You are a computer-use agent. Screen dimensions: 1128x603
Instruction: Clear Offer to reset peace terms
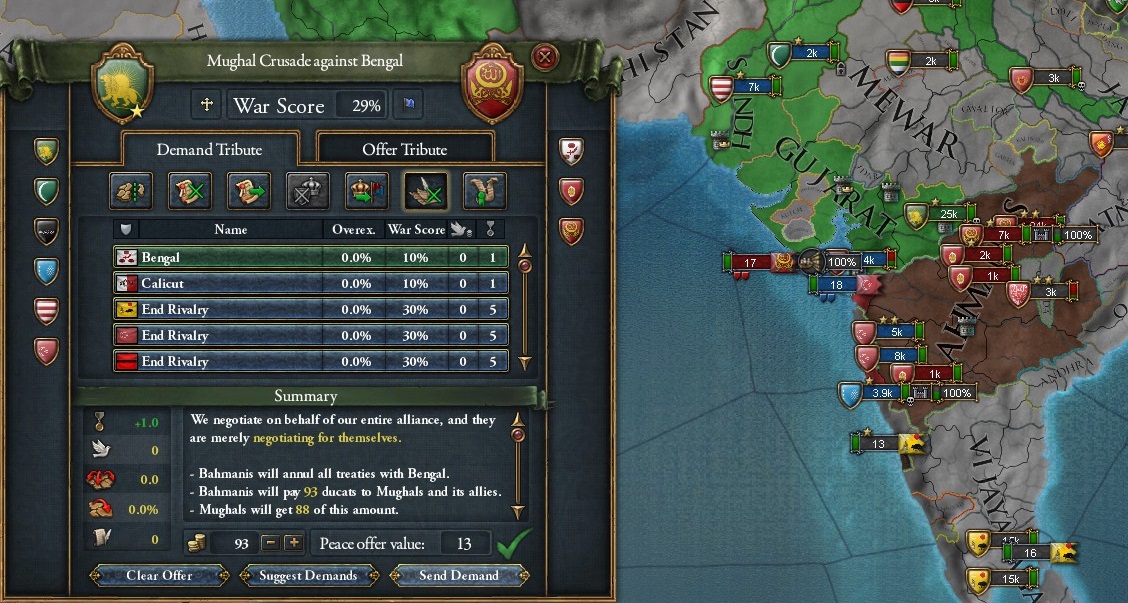click(159, 575)
